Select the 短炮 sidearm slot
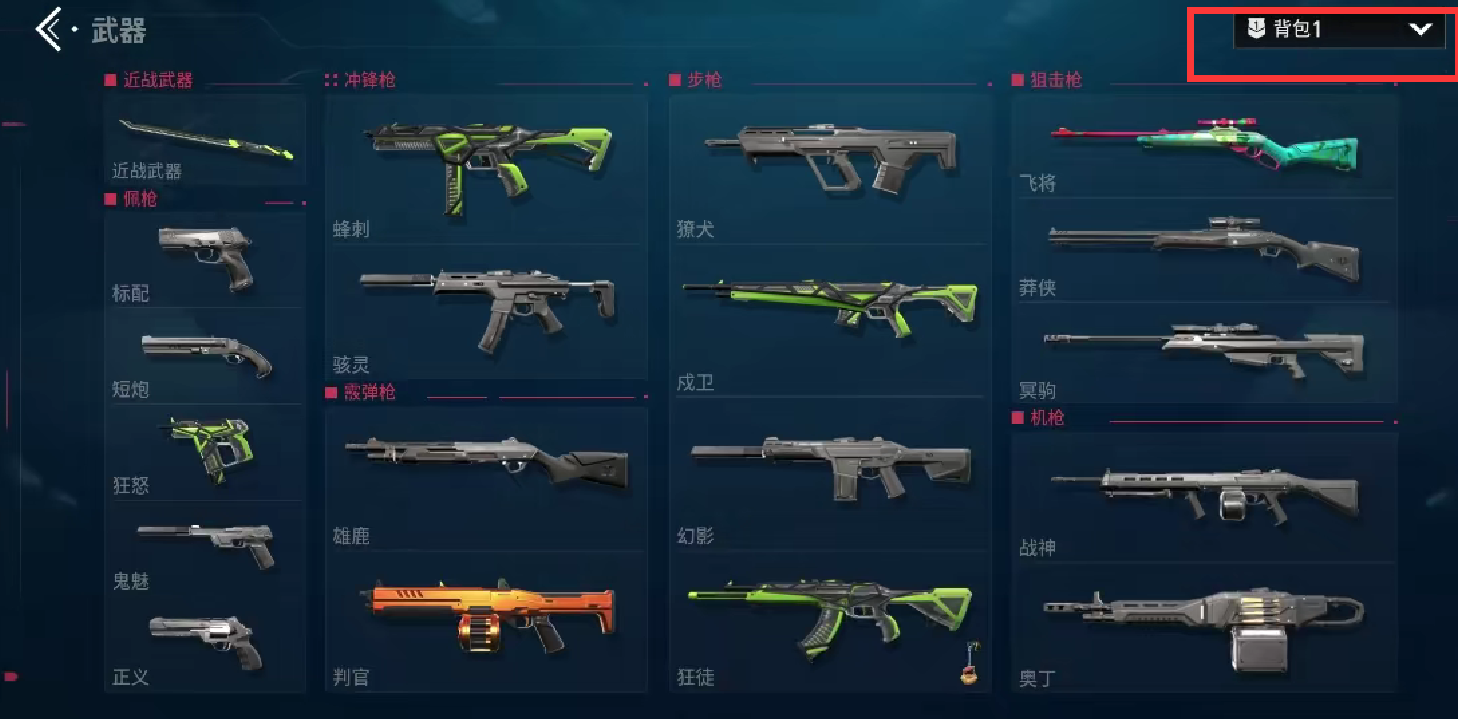 tap(205, 355)
